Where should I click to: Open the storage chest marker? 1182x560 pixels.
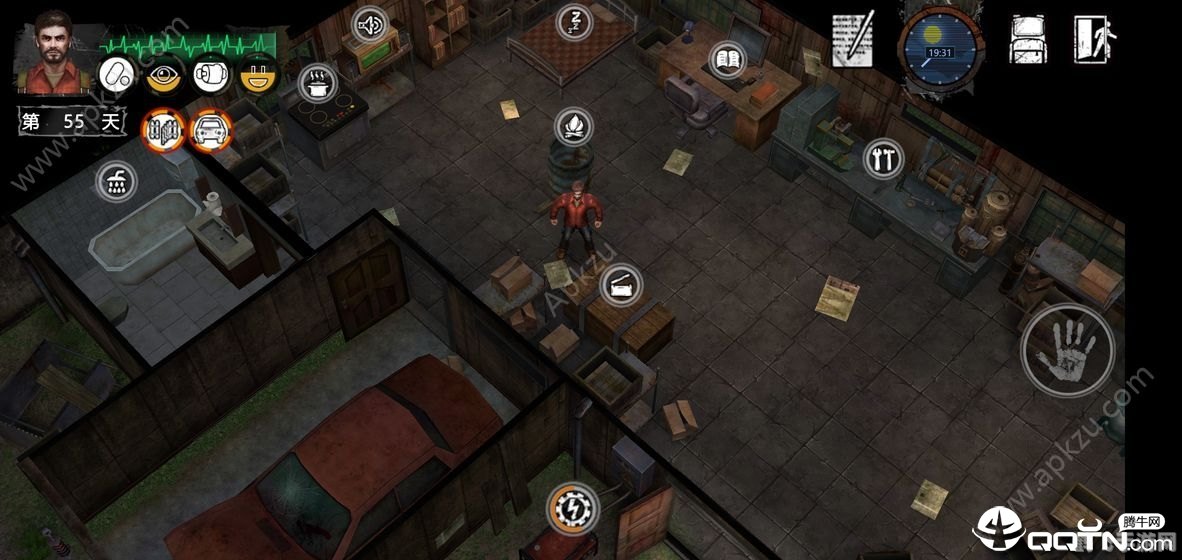click(620, 286)
